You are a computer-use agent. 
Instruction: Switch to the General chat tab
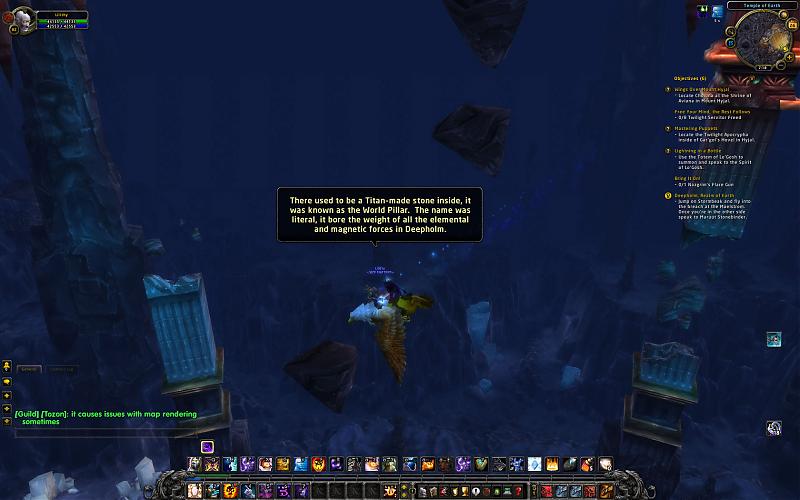tap(27, 369)
